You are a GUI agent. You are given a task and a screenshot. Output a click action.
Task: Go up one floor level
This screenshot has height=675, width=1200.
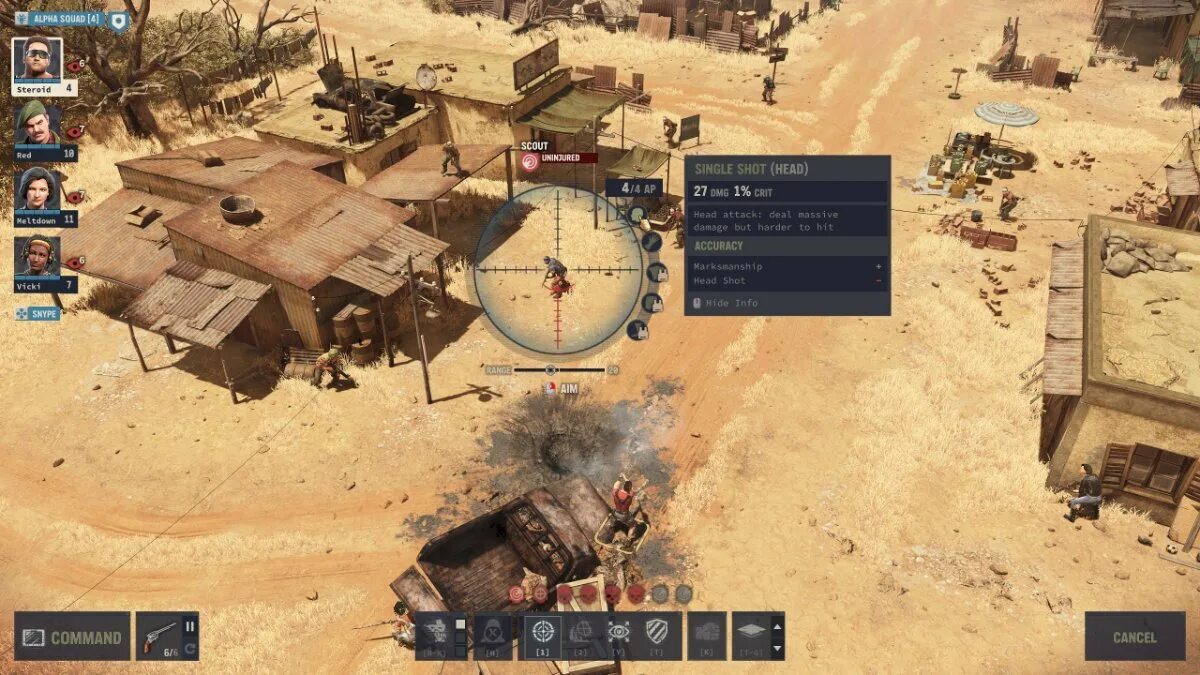pyautogui.click(x=778, y=624)
